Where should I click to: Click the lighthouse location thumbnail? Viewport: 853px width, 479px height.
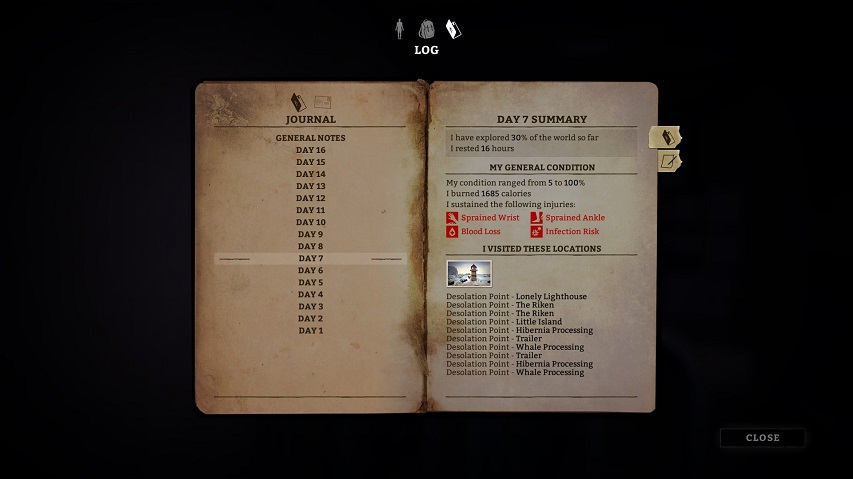(x=469, y=273)
